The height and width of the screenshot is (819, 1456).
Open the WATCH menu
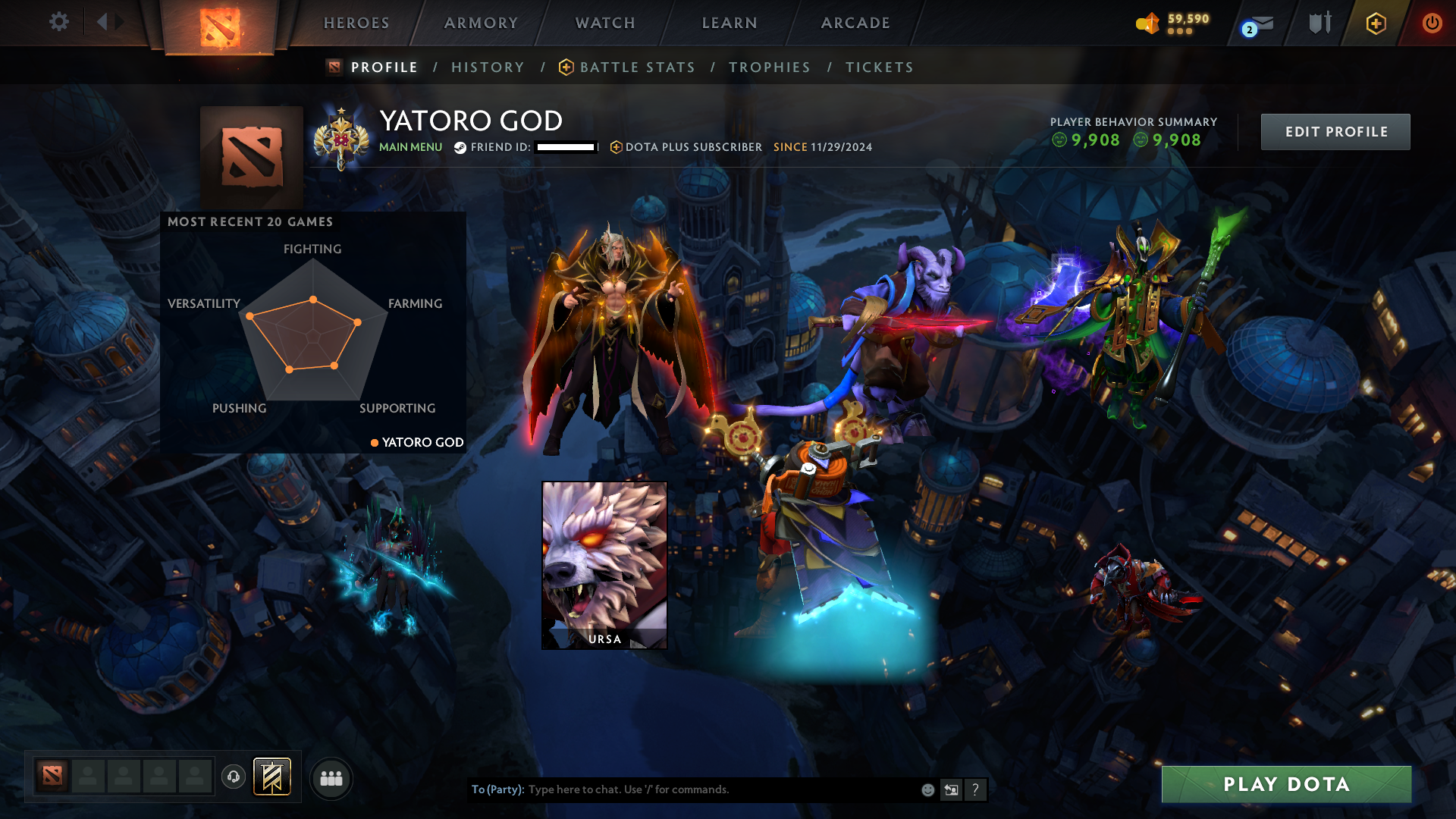[604, 23]
